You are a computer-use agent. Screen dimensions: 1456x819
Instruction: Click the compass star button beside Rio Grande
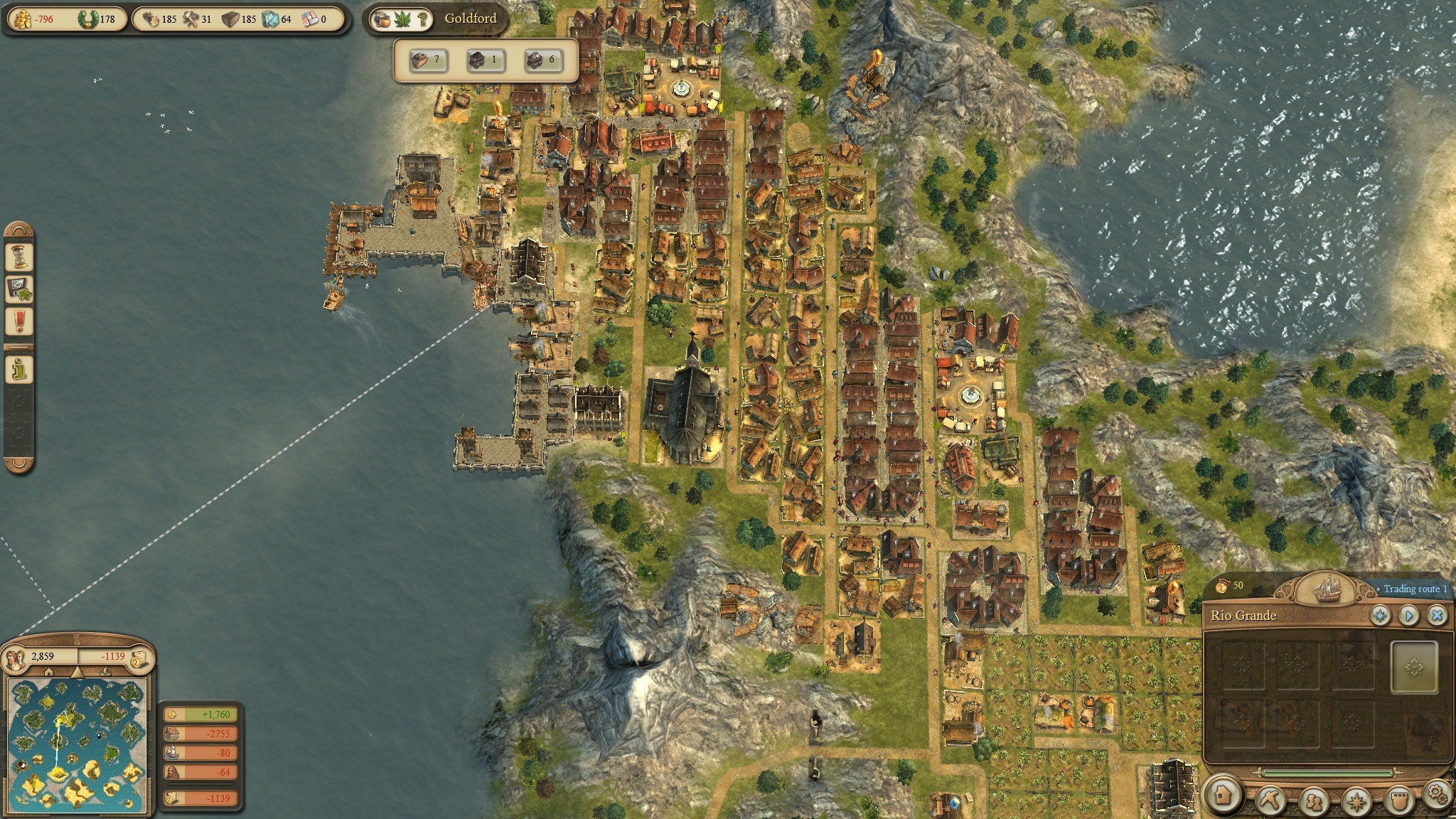click(1381, 615)
